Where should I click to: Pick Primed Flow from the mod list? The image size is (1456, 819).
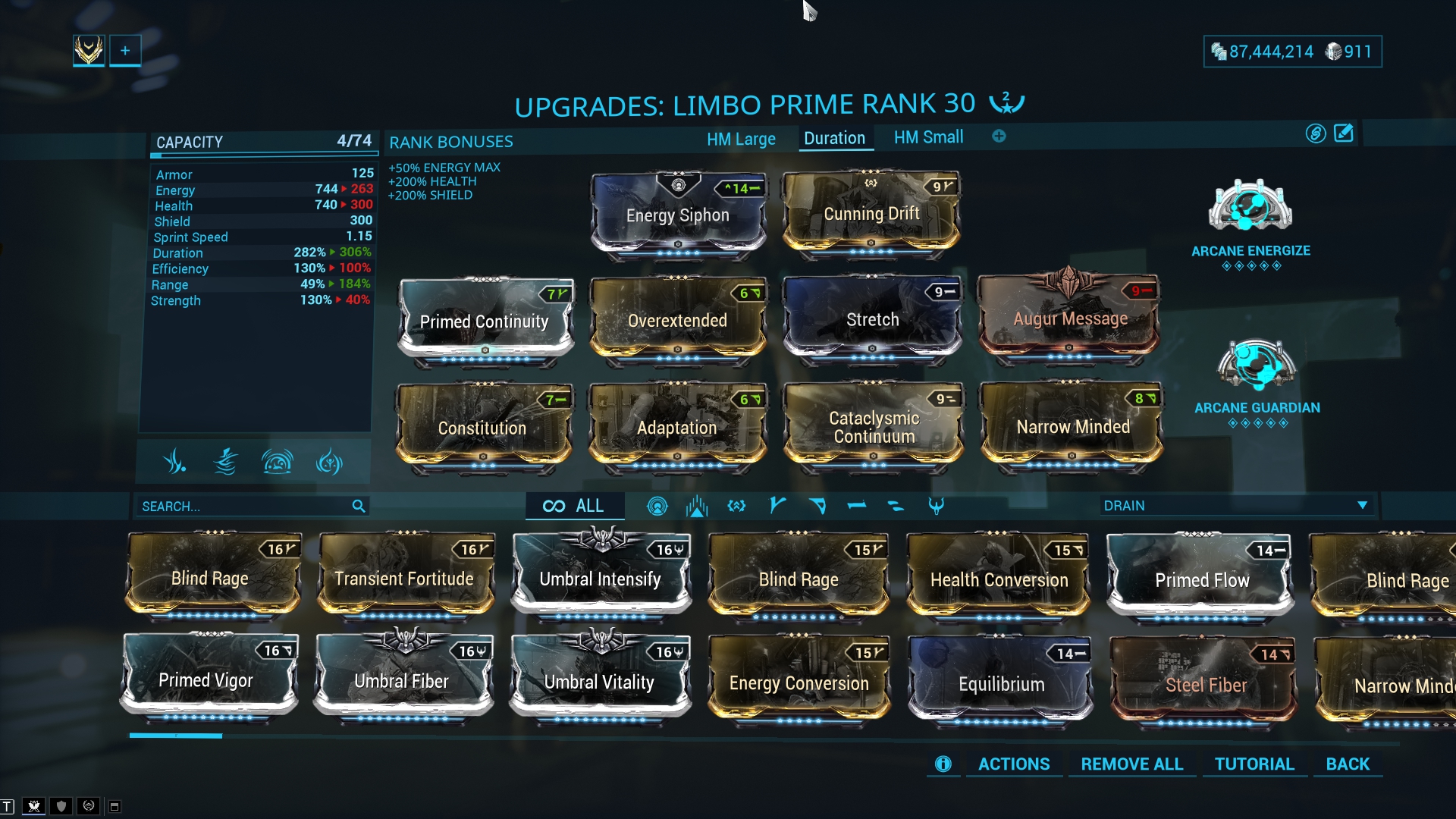point(1201,580)
